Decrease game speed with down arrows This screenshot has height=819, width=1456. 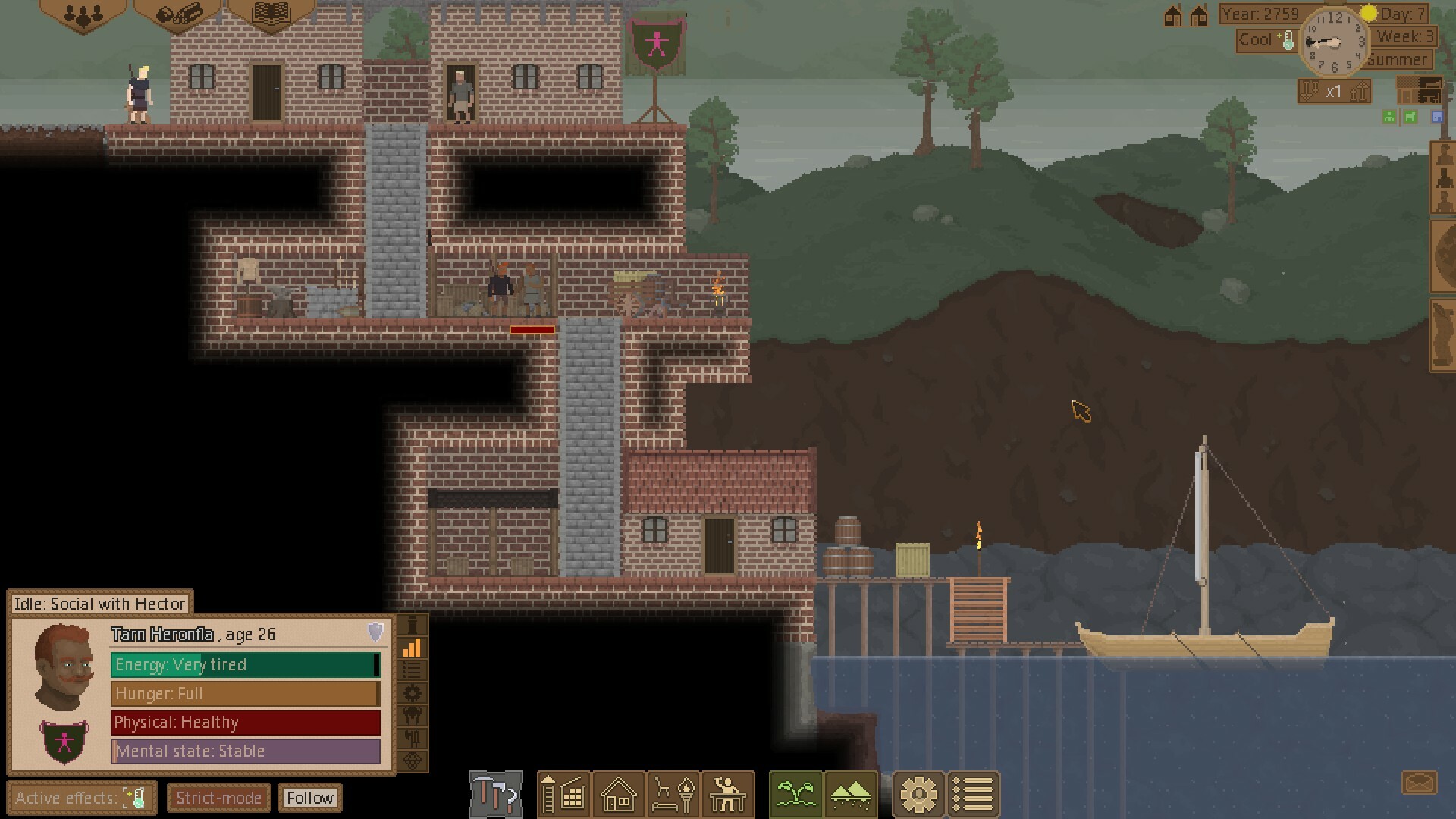tap(1310, 92)
